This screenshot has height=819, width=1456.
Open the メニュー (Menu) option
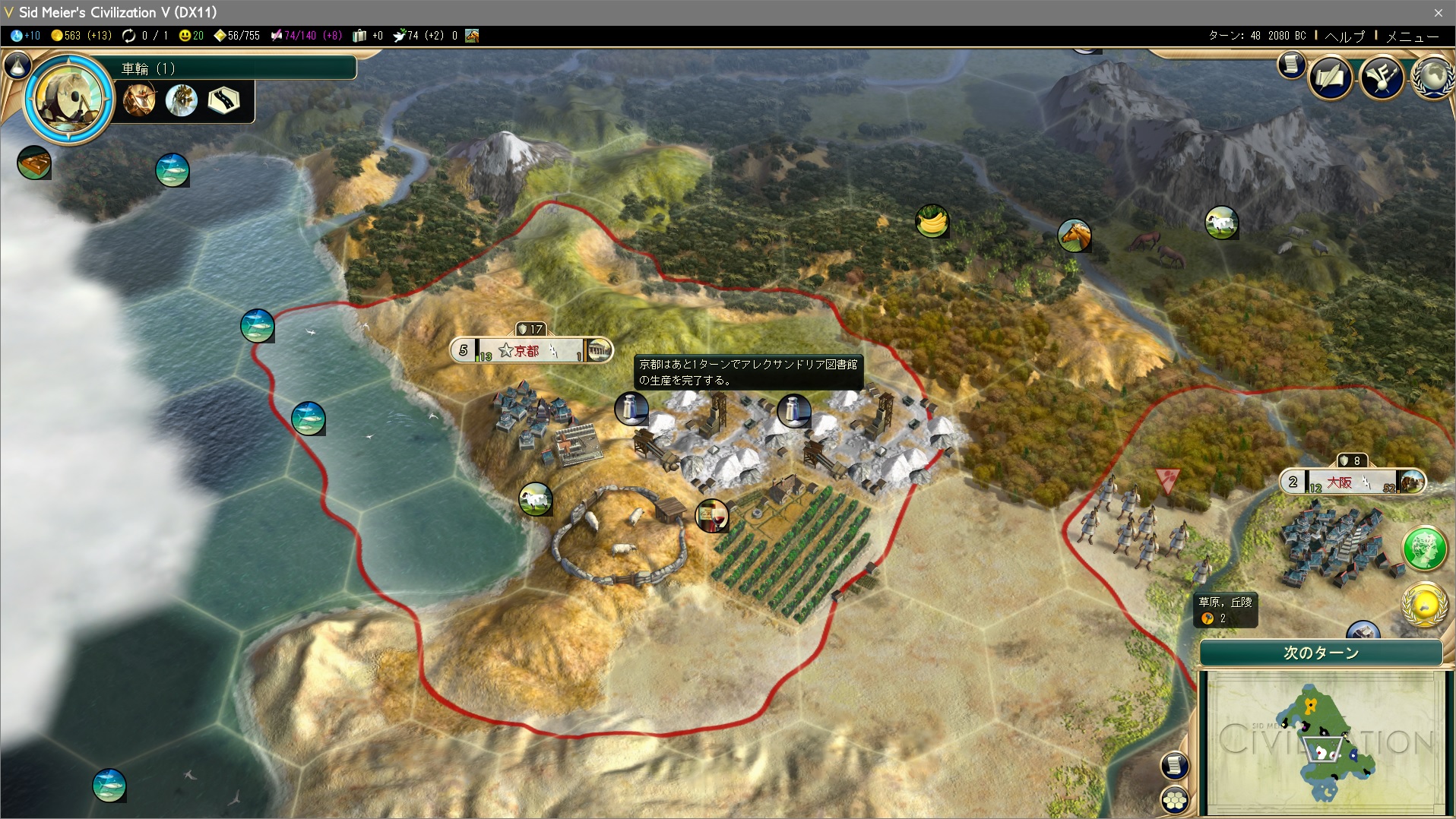click(1412, 36)
